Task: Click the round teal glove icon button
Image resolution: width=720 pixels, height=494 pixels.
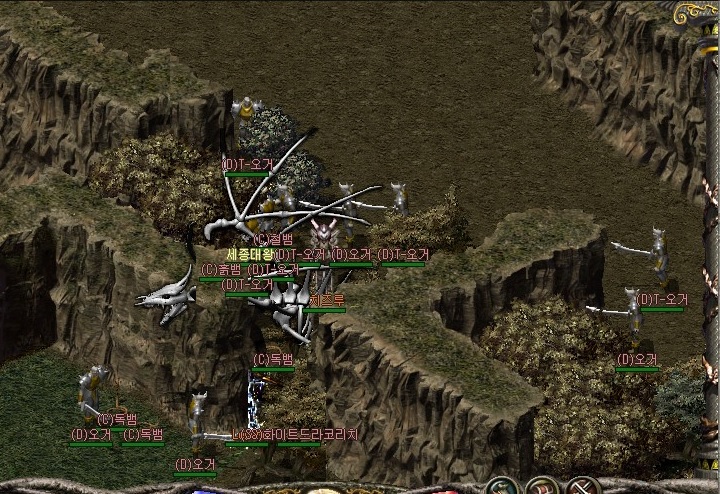Action: tap(501, 487)
